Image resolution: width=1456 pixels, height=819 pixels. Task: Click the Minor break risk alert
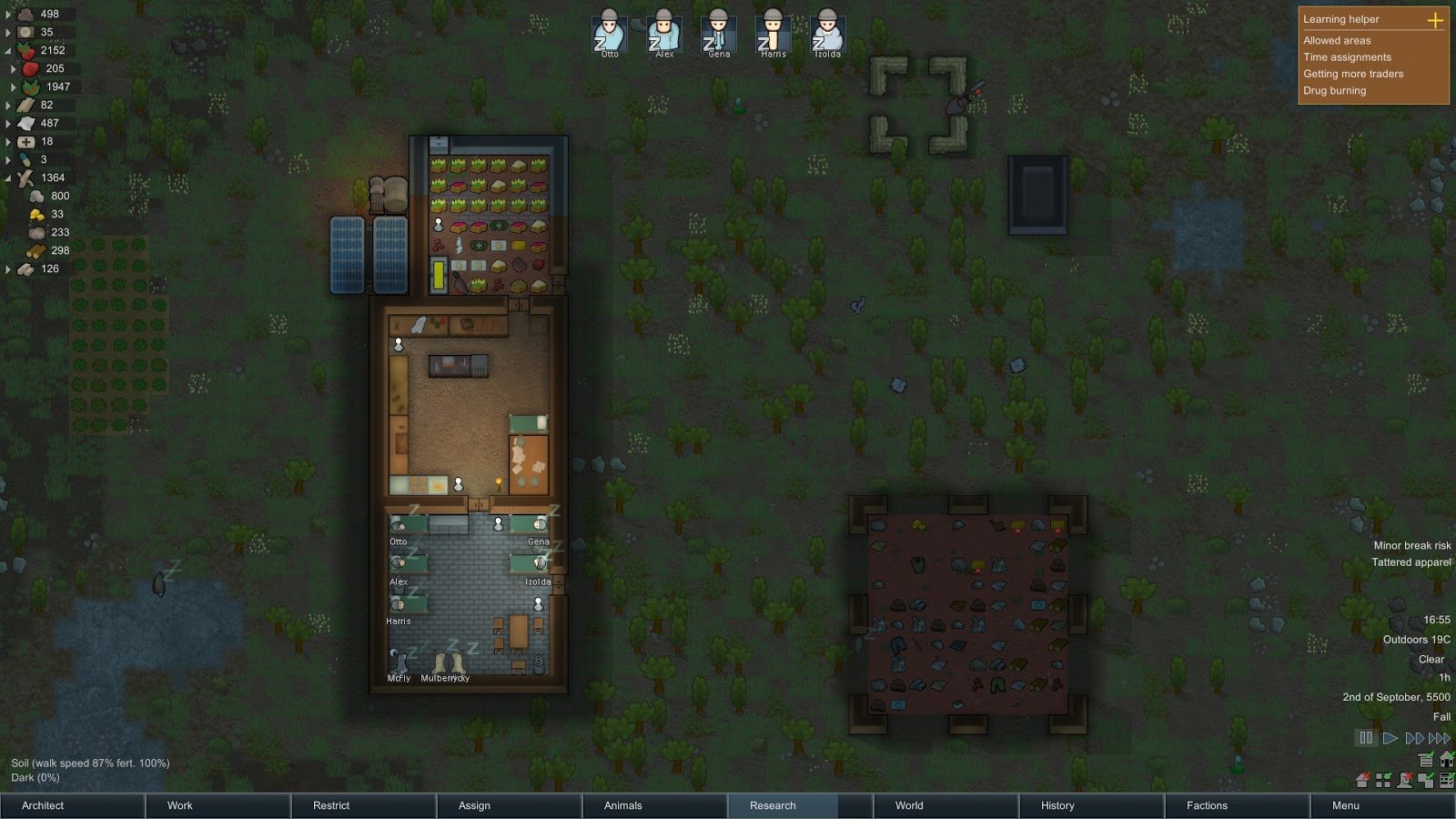click(1411, 545)
